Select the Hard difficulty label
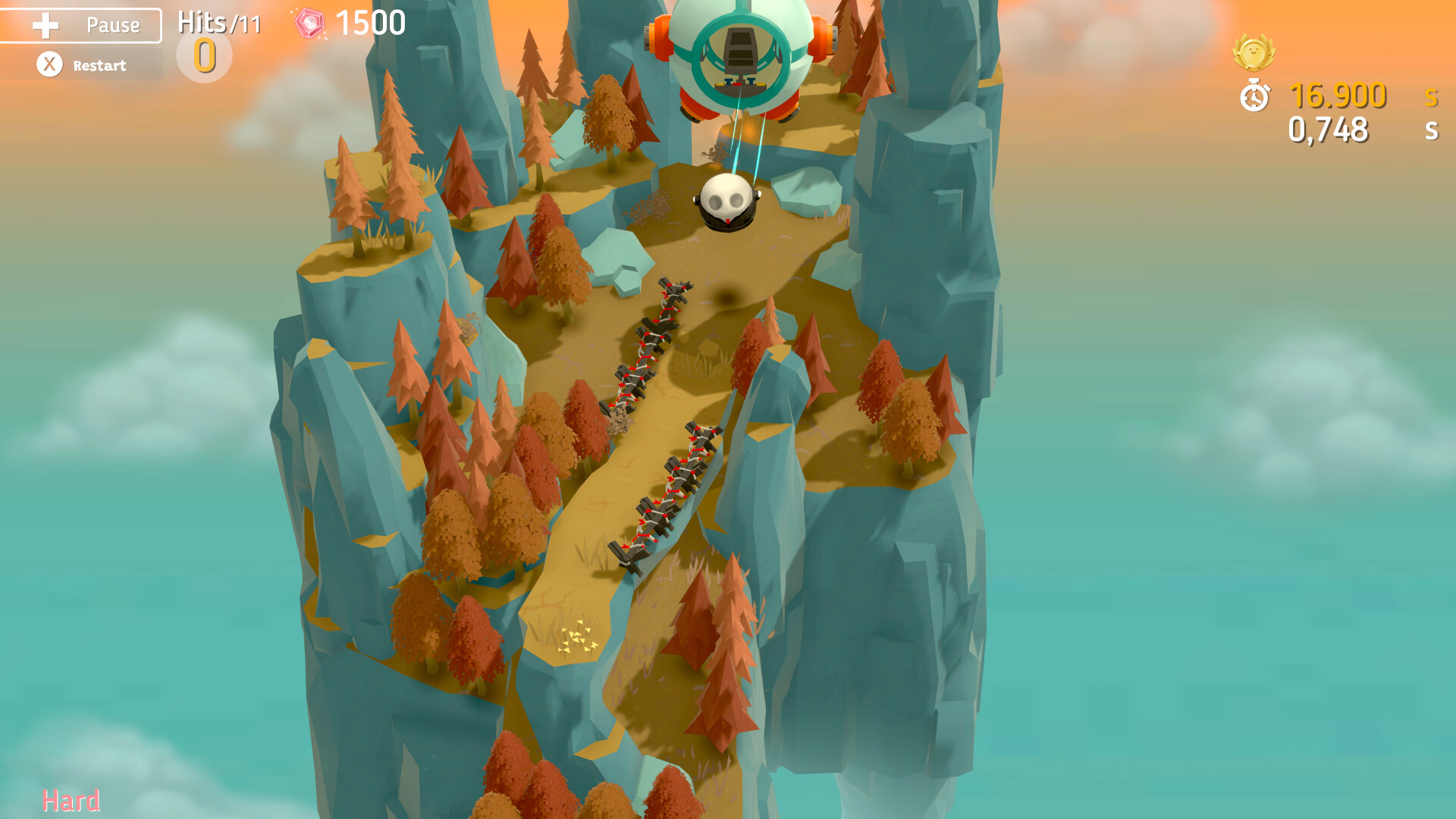This screenshot has height=819, width=1456. pos(72,799)
